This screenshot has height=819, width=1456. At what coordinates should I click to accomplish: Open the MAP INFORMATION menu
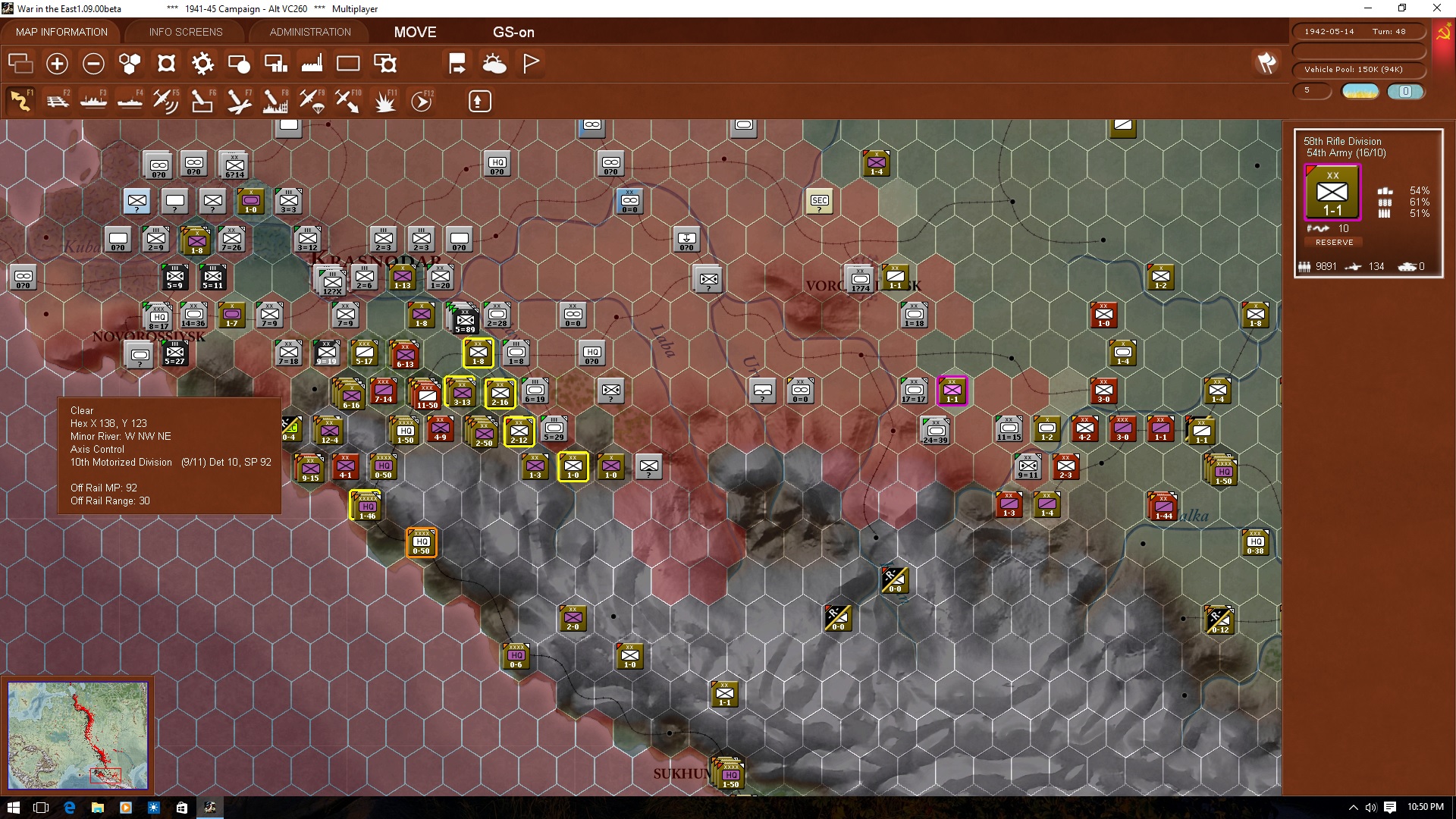[61, 32]
